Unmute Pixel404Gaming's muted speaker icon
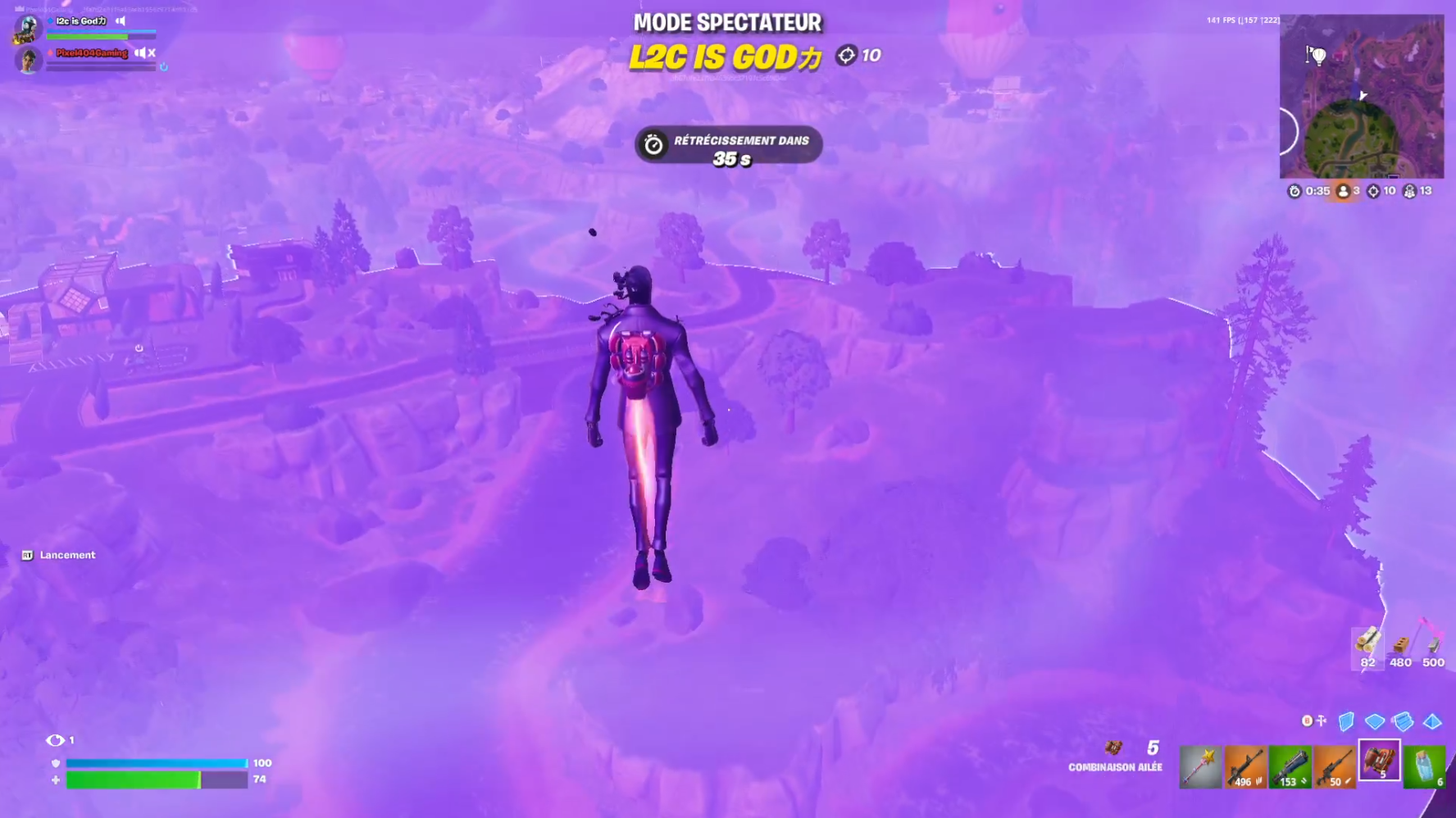Image resolution: width=1456 pixels, height=818 pixels. [145, 53]
